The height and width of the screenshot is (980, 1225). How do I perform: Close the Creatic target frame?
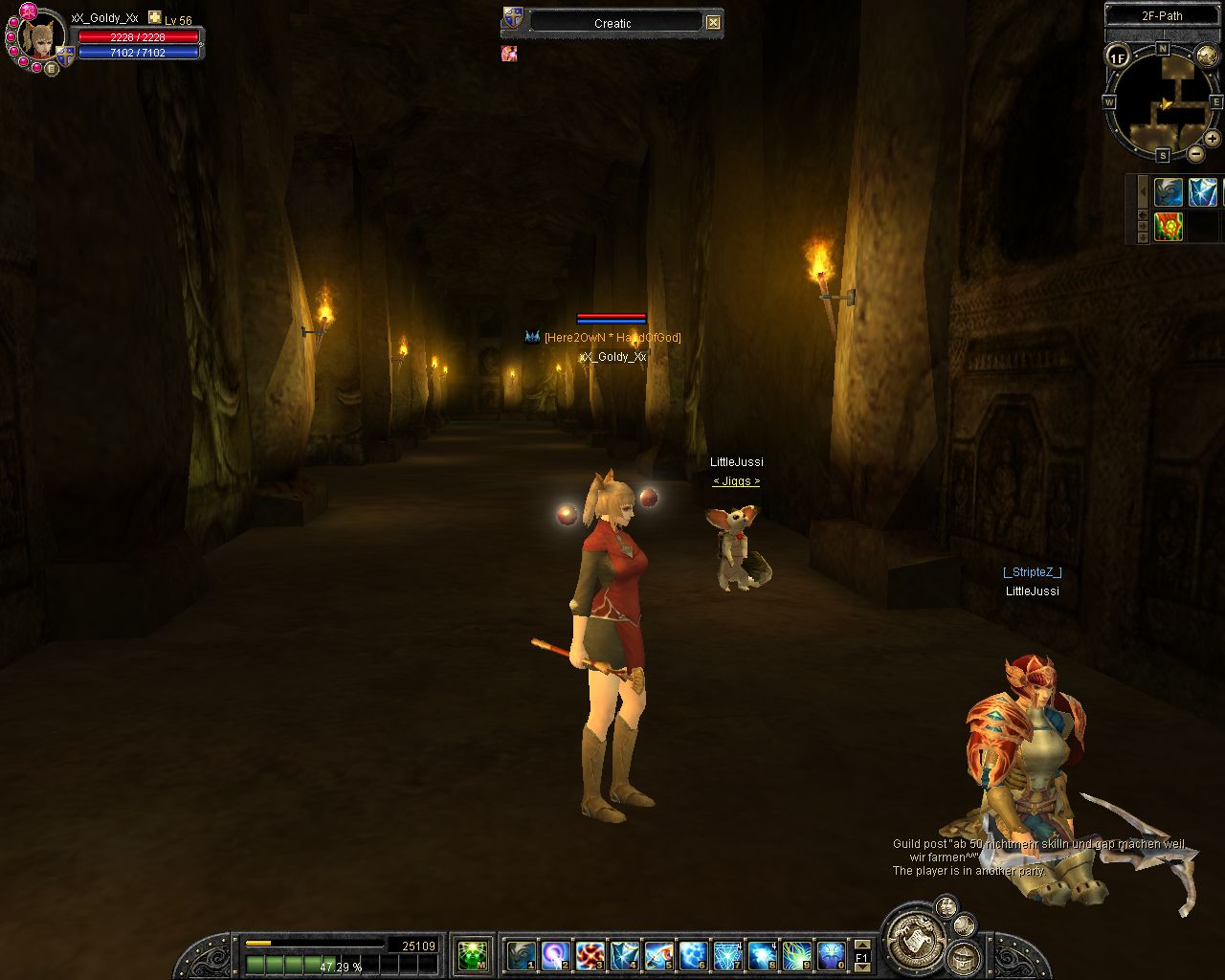pyautogui.click(x=714, y=23)
